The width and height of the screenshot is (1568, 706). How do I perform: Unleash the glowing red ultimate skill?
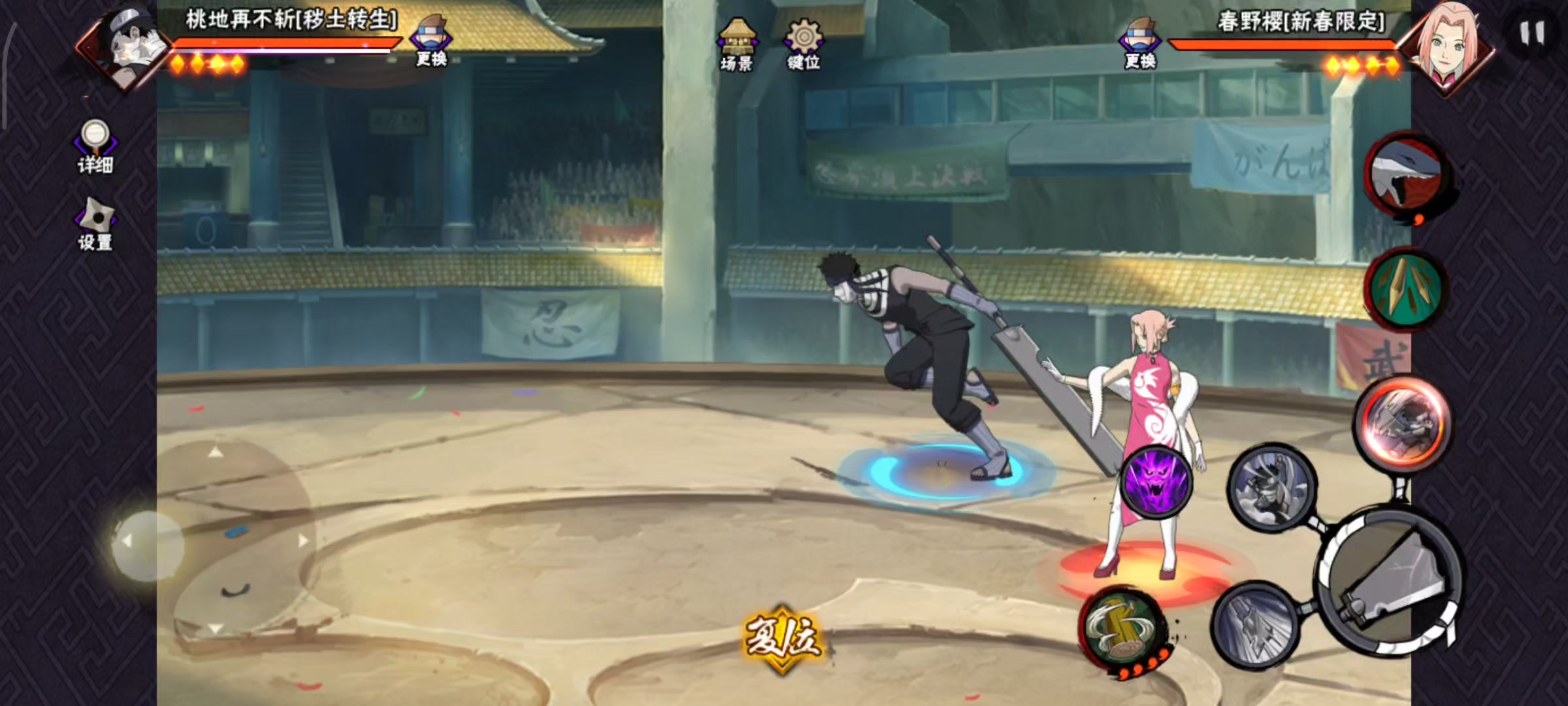[x=1403, y=422]
